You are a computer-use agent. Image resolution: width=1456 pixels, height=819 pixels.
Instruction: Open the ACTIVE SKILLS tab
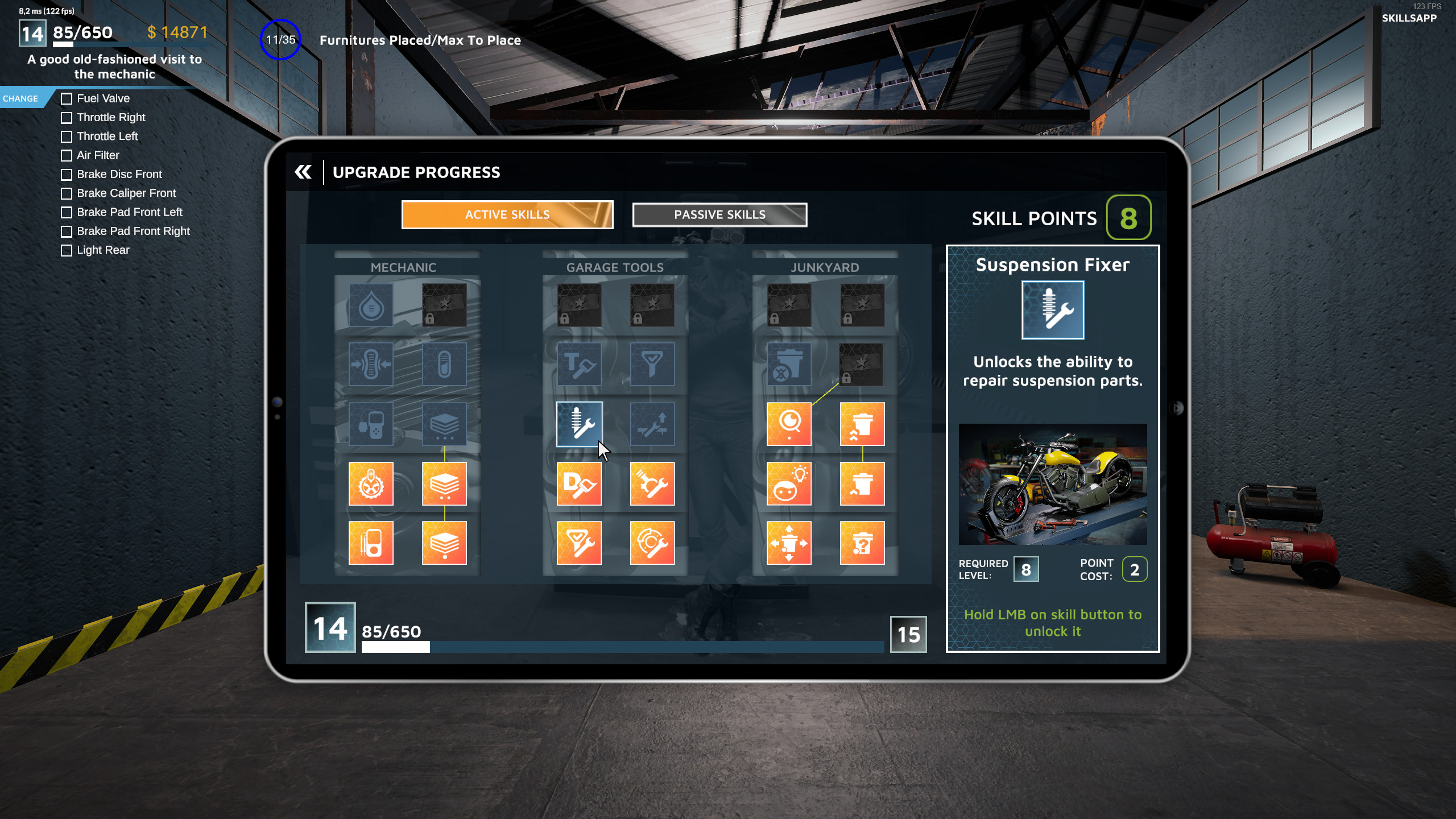coord(508,215)
